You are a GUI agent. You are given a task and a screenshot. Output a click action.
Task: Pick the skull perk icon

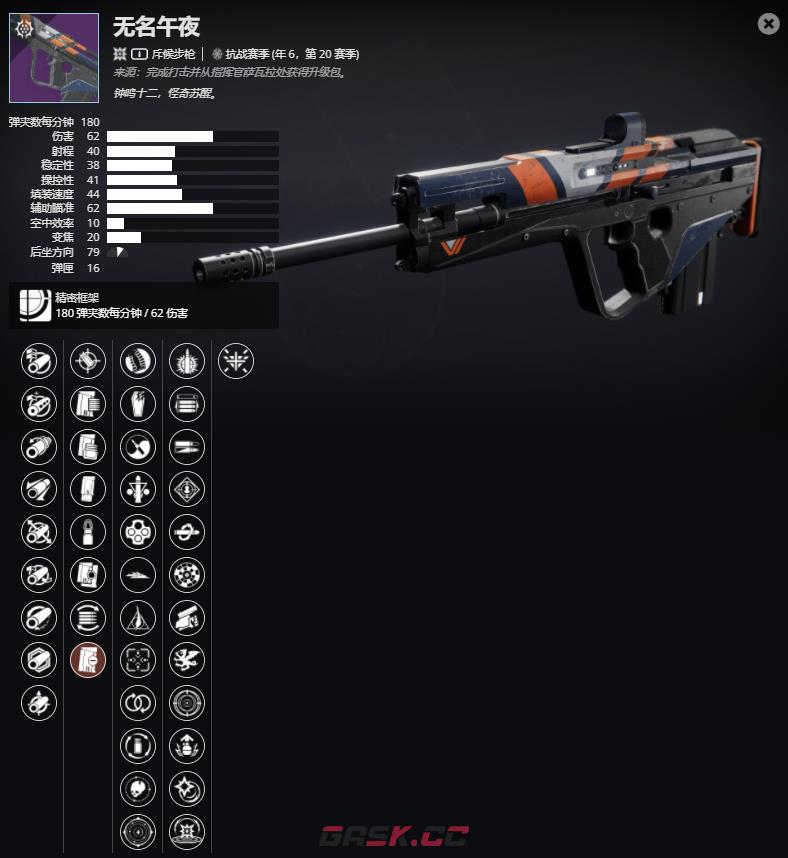[x=138, y=788]
